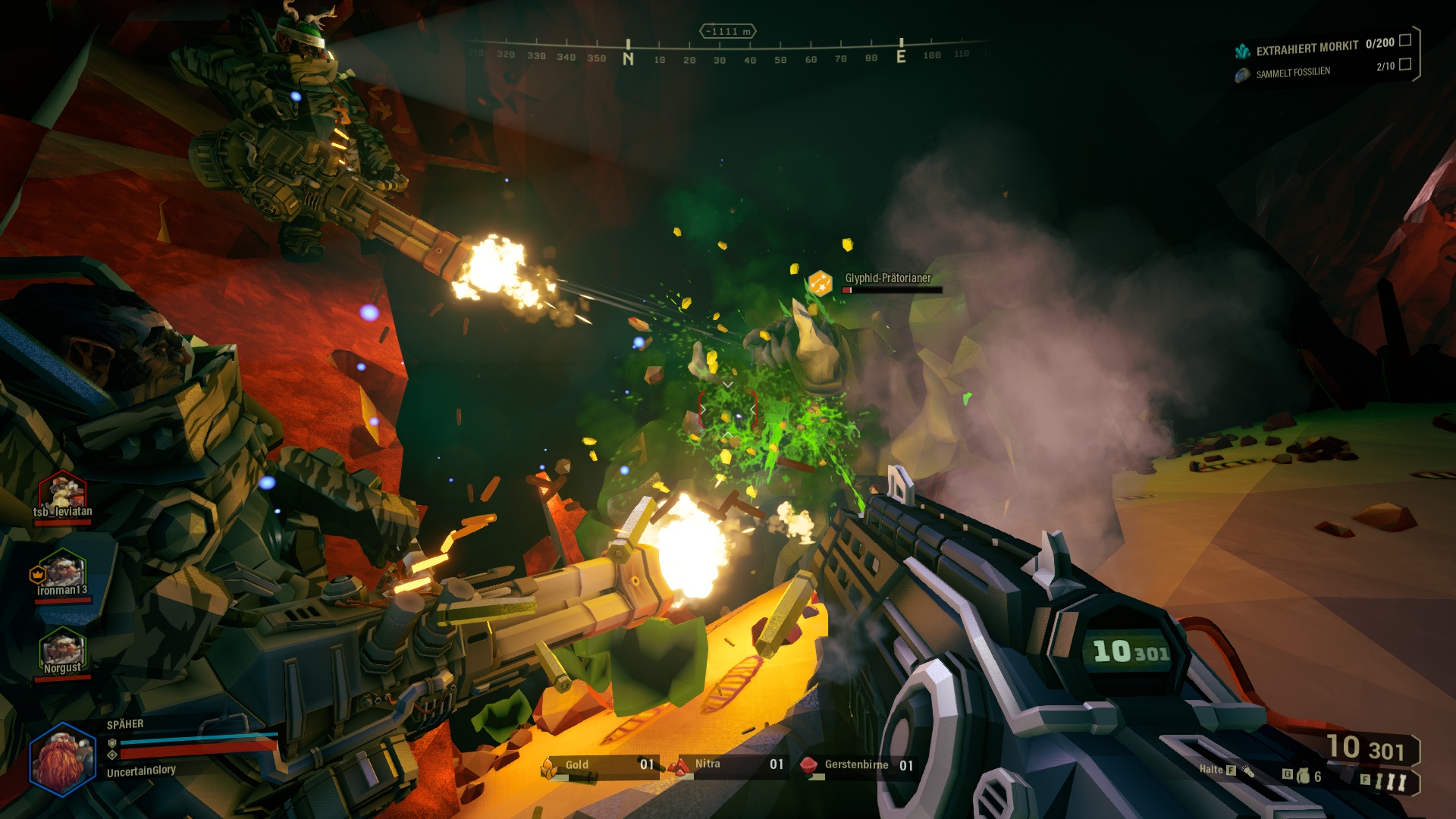Expand the -1111 m depth indicator

coord(726,32)
